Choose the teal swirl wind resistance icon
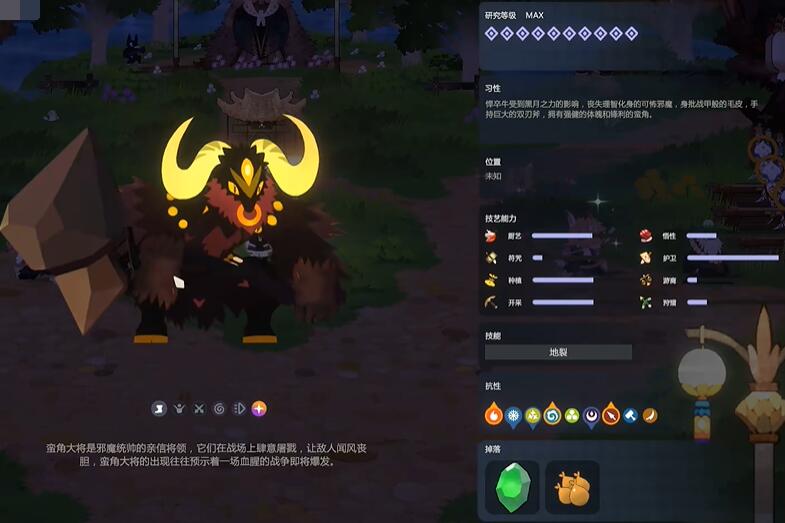The height and width of the screenshot is (523, 785). click(552, 415)
